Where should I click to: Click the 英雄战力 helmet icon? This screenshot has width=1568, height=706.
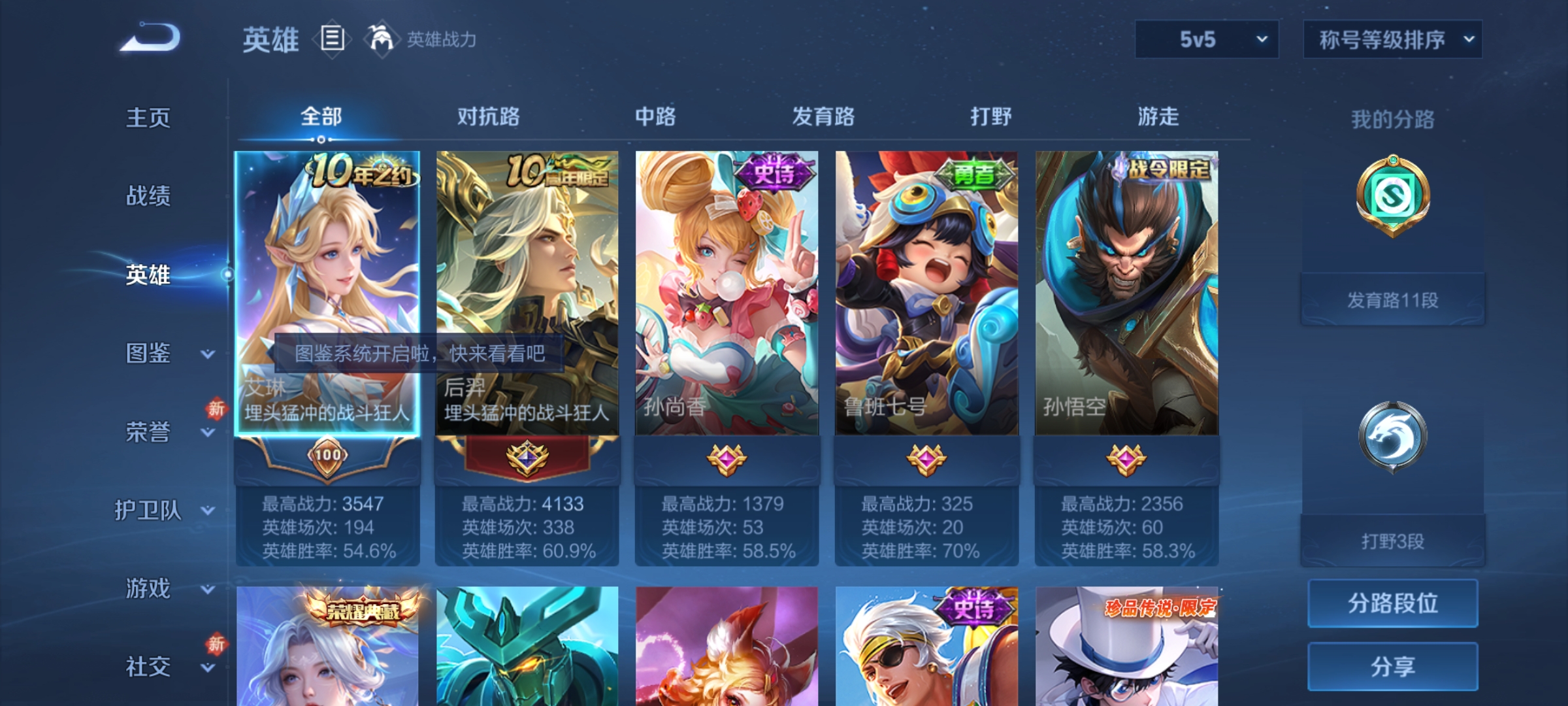coord(378,39)
